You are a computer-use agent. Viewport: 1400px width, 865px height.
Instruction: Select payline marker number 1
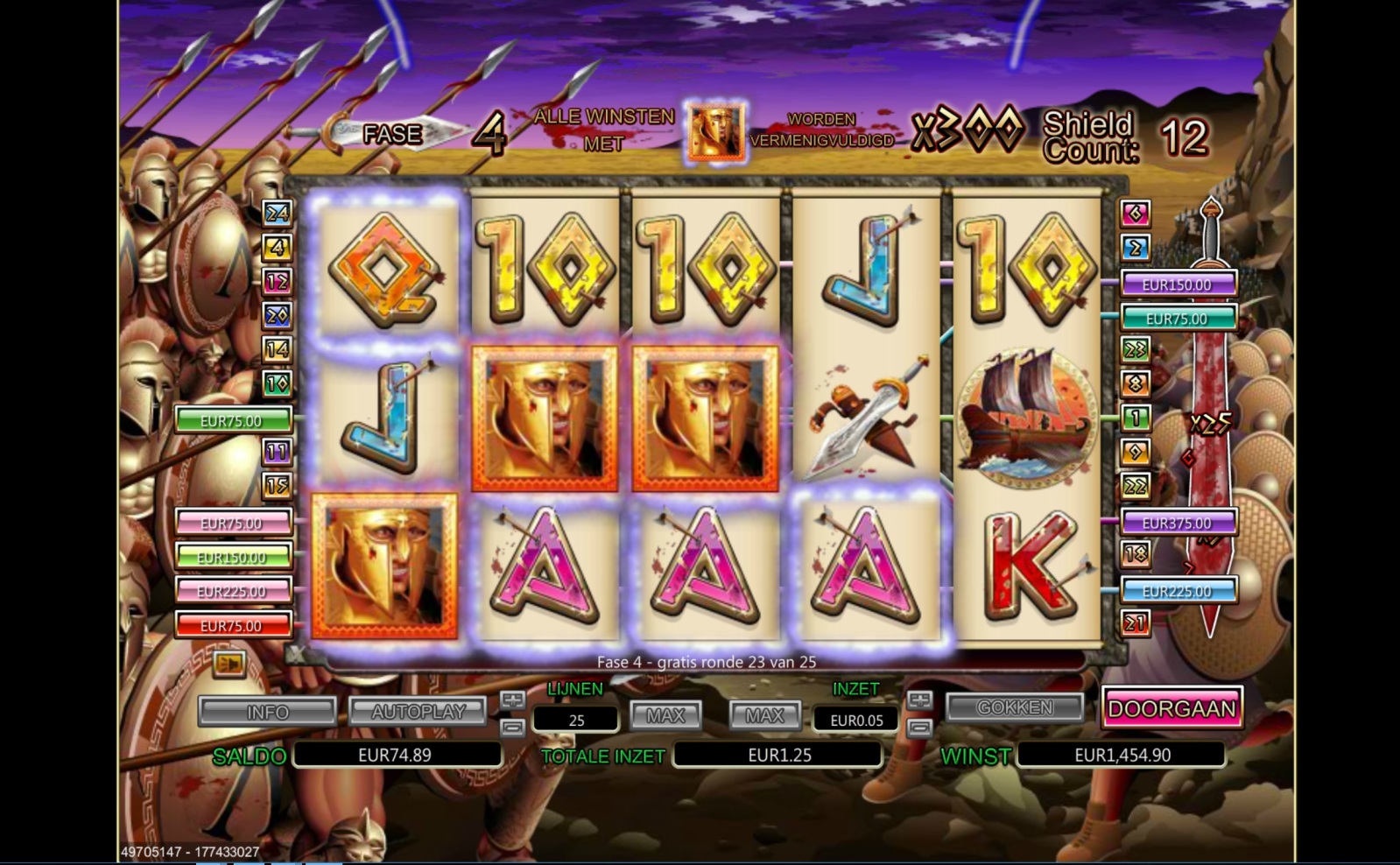tap(1136, 418)
